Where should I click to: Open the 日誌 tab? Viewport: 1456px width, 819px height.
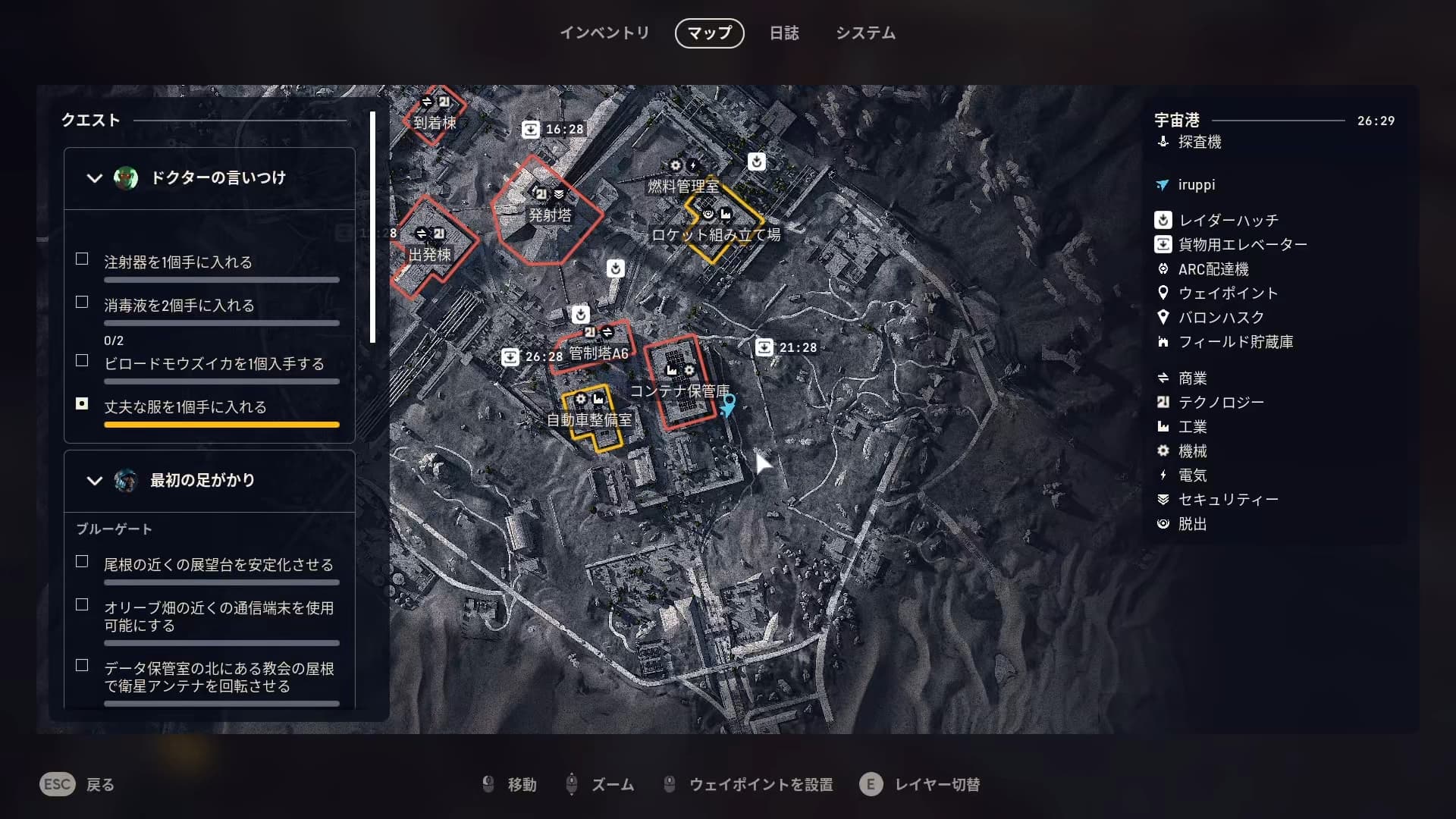(x=784, y=33)
